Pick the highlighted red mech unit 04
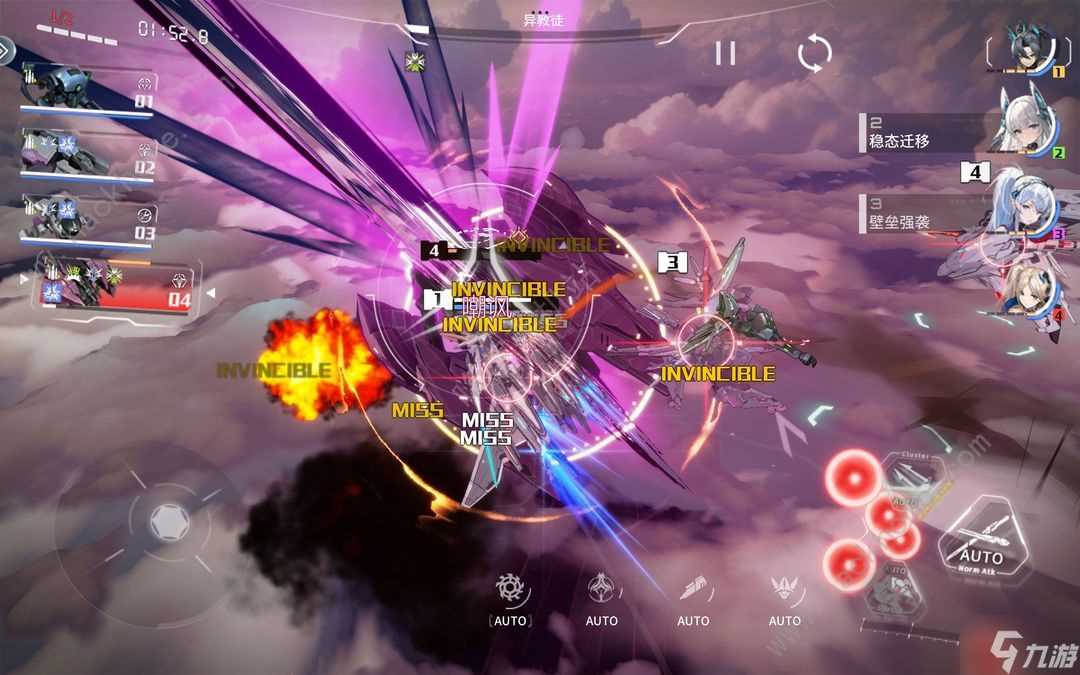Viewport: 1080px width, 675px height. coord(115,285)
